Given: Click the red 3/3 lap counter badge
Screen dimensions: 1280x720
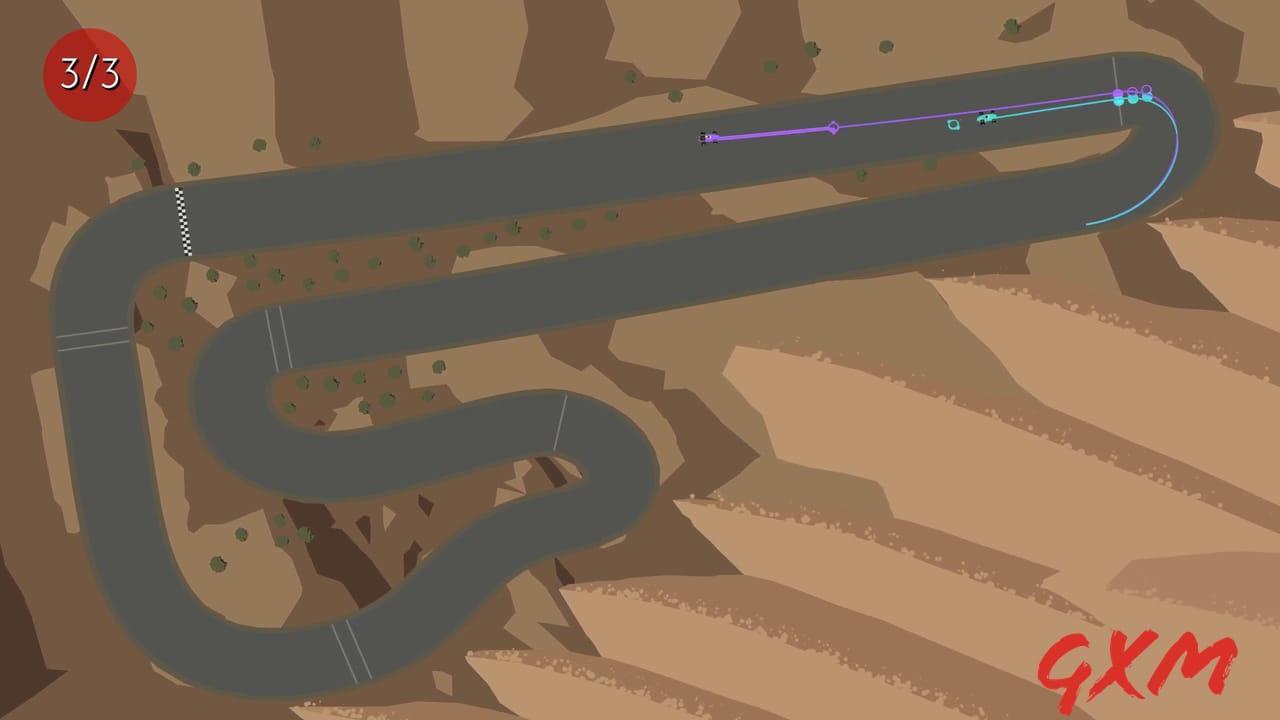Looking at the screenshot, I should [88, 70].
